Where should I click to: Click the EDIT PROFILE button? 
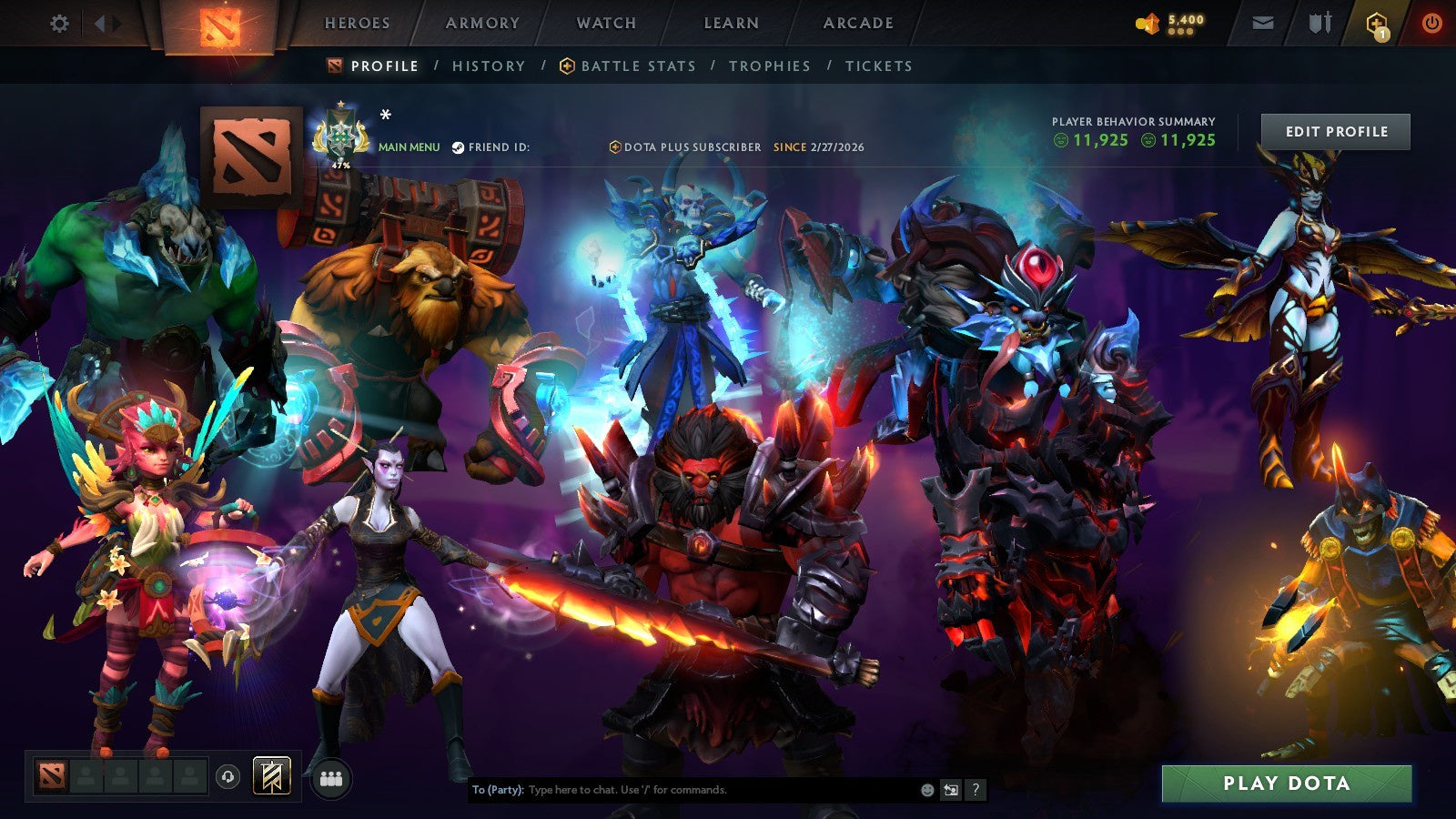coord(1335,131)
